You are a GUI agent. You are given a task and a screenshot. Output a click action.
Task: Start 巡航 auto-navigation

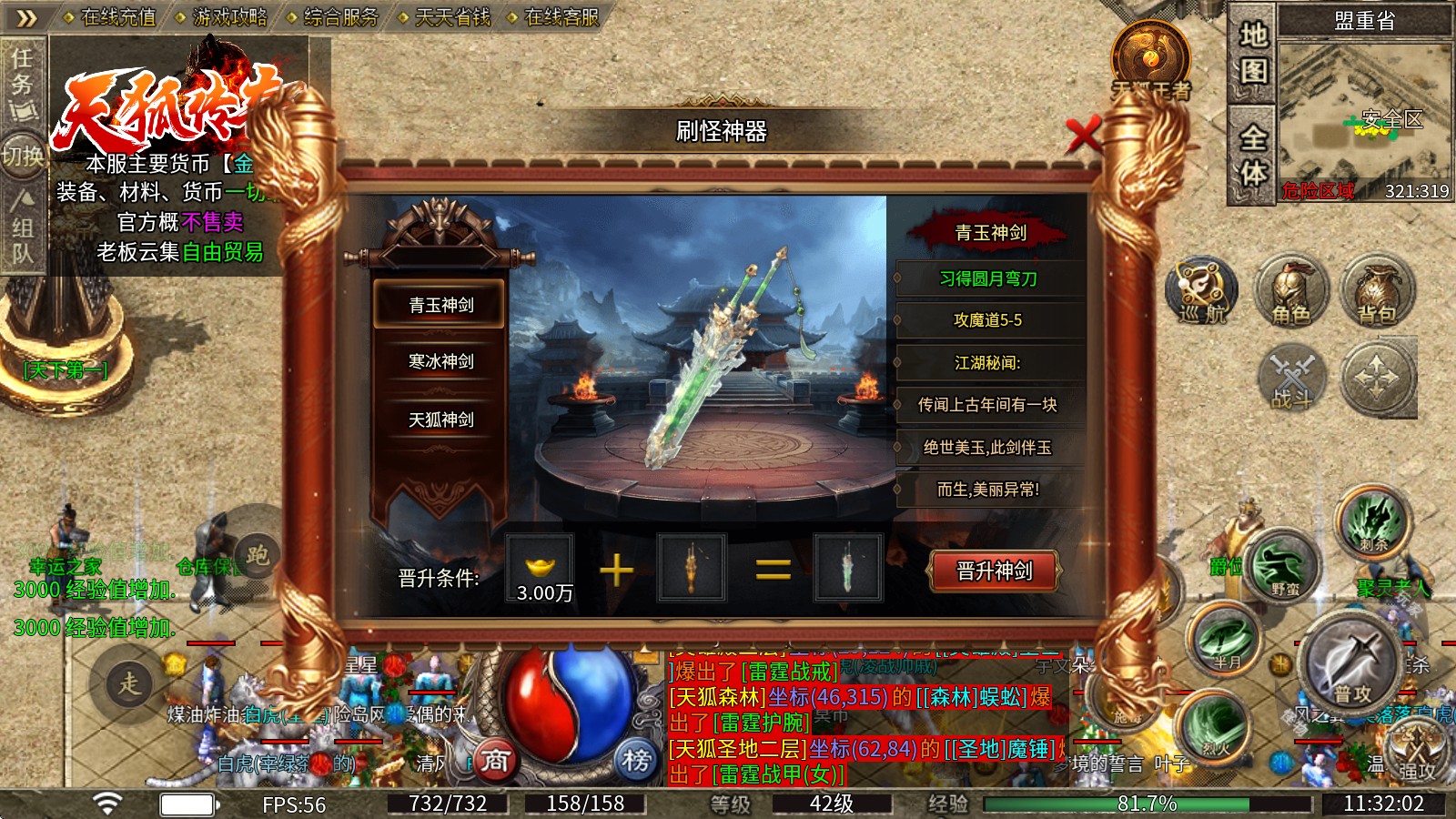(x=1201, y=291)
